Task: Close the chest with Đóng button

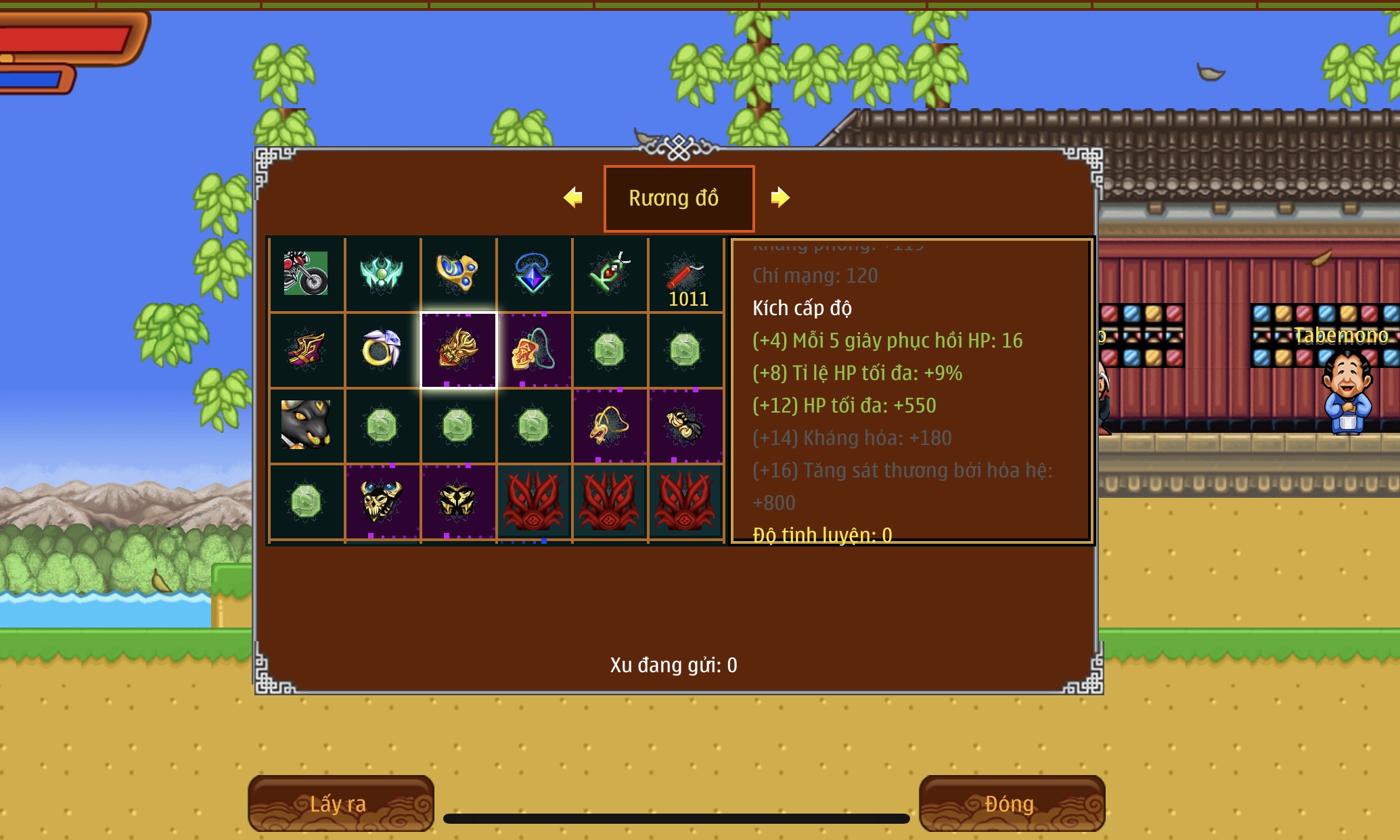Action: pyautogui.click(x=1011, y=803)
